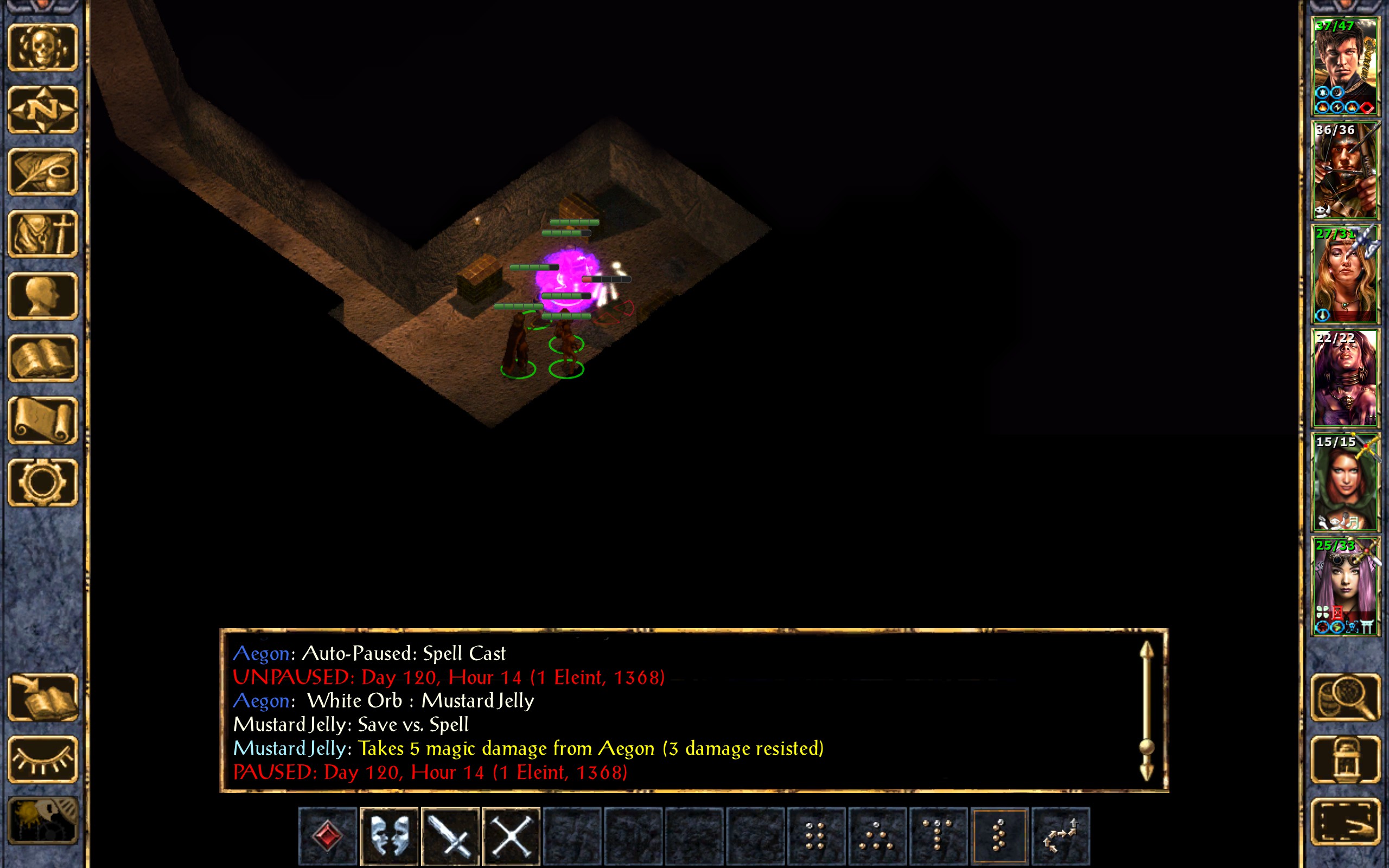Screen dimensions: 1389x868
Task: Click the skull emblem button in the sidebar
Action: click(x=43, y=48)
